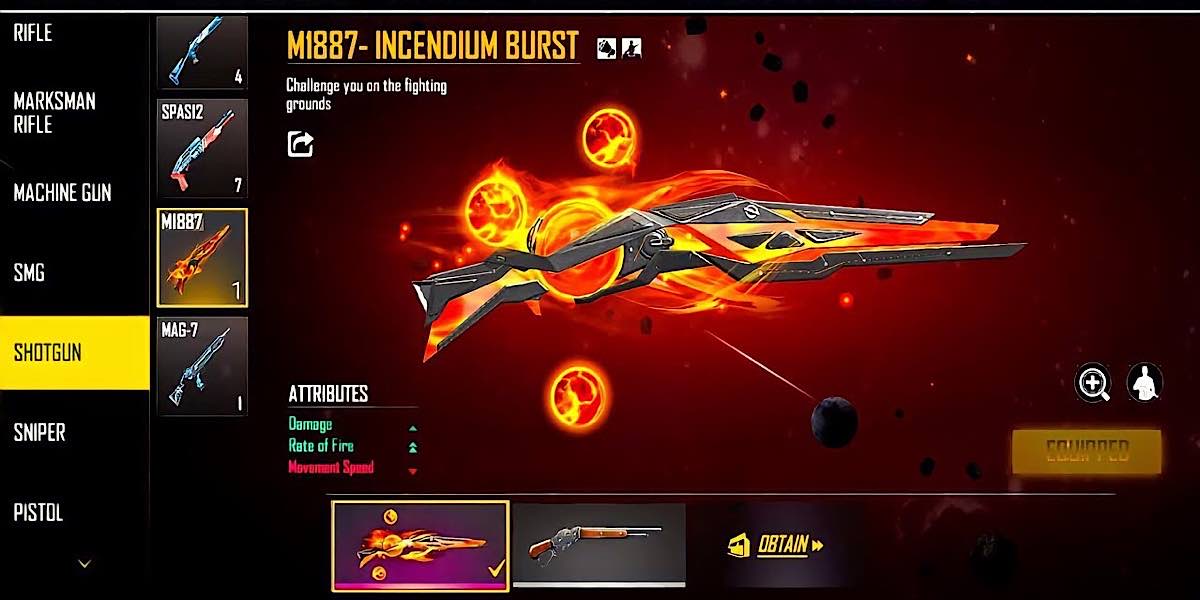The width and height of the screenshot is (1200, 600).
Task: Show the Pistol category
Action: coord(39,513)
